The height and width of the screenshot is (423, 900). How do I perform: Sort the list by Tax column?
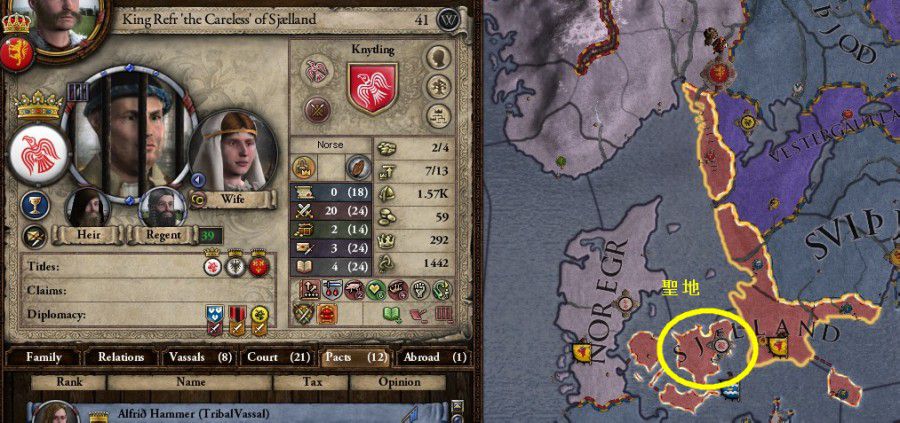pyautogui.click(x=311, y=382)
